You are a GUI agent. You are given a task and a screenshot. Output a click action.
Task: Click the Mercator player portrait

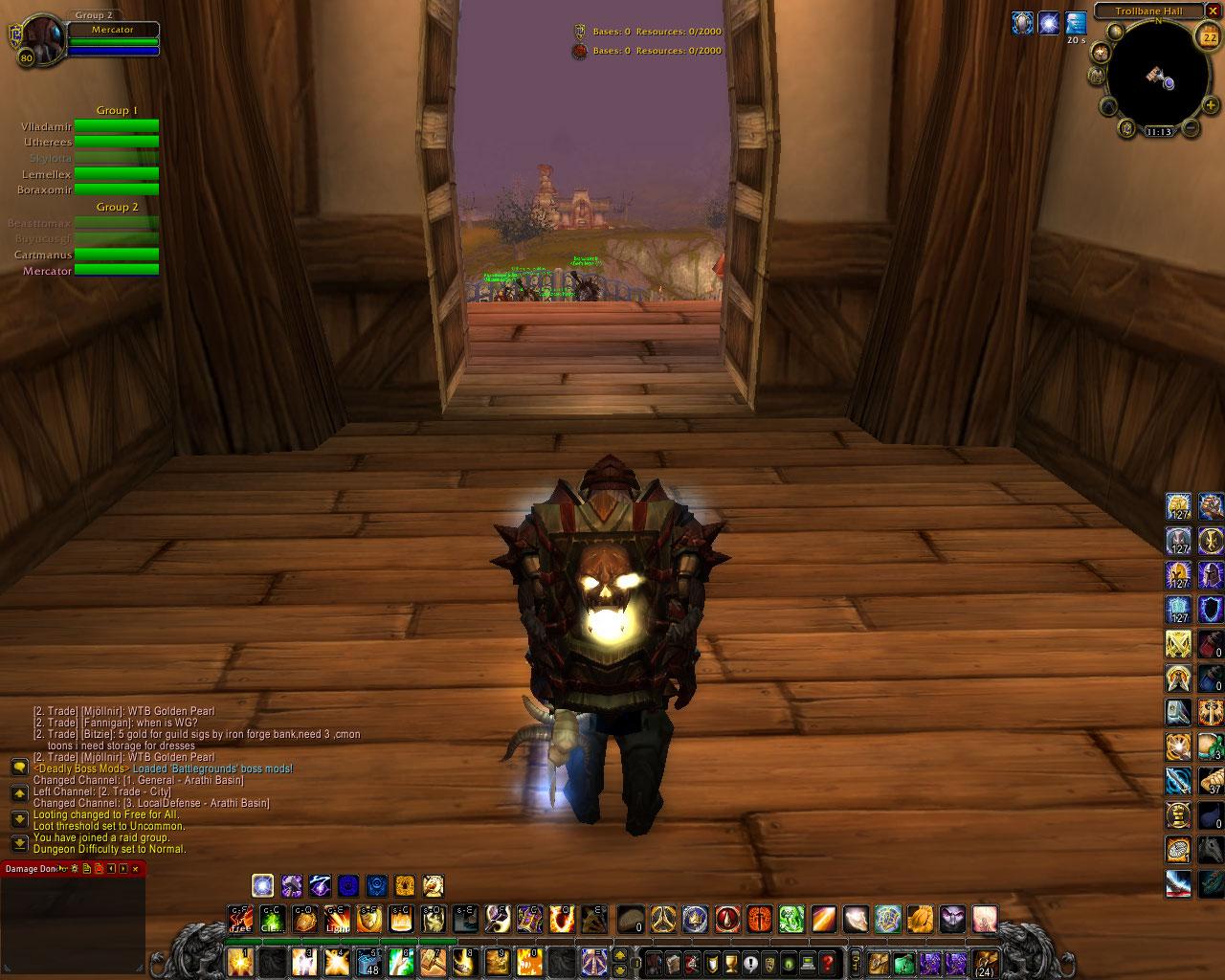pyautogui.click(x=40, y=41)
